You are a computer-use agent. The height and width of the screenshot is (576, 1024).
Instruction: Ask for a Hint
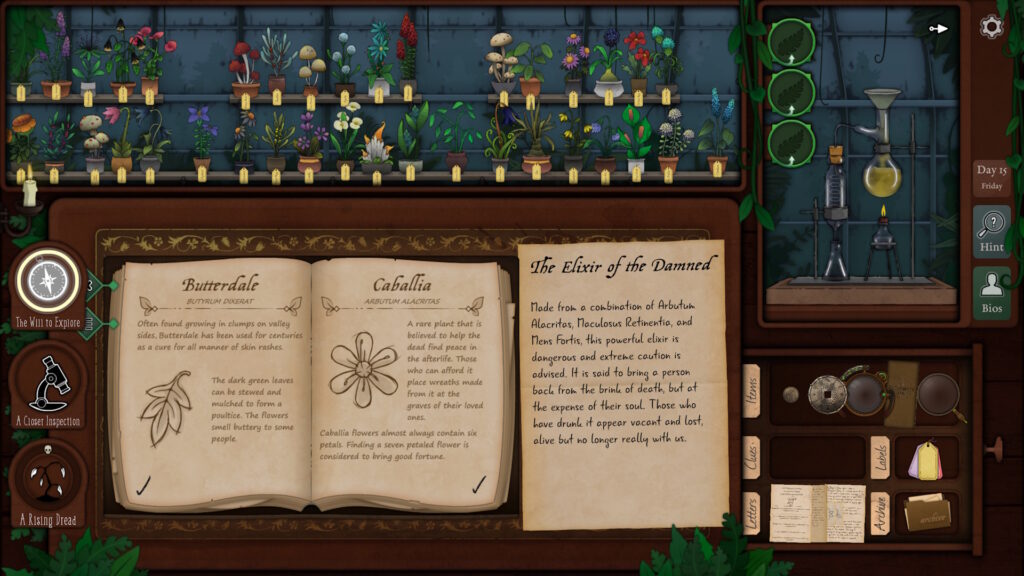point(992,232)
